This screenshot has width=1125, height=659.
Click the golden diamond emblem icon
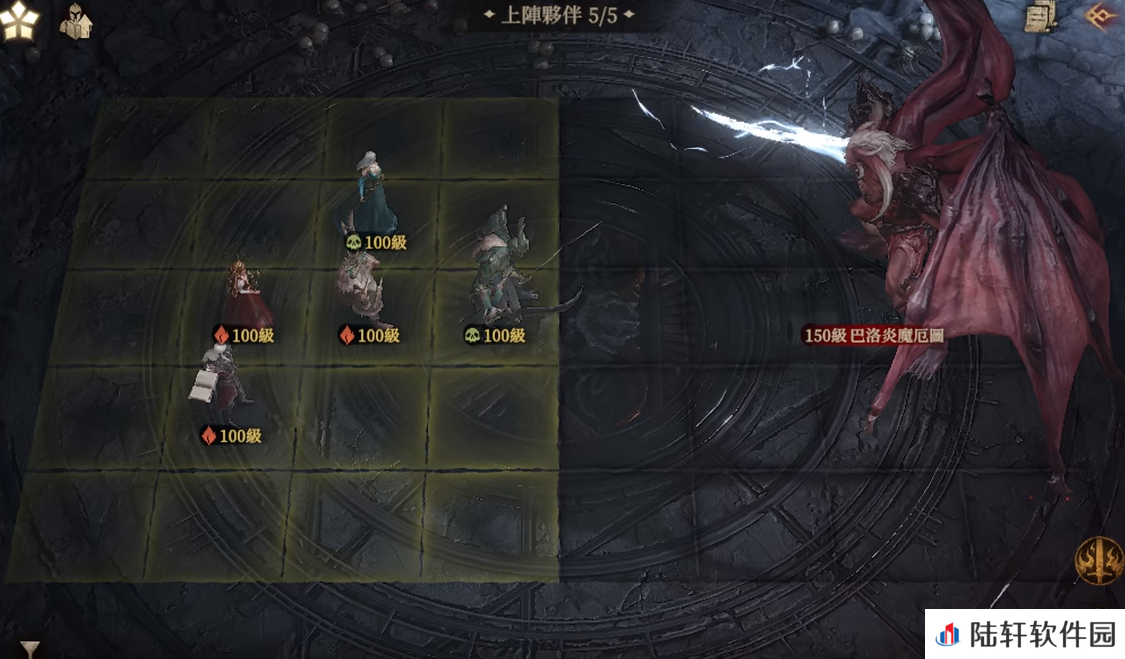pyautogui.click(x=1102, y=17)
